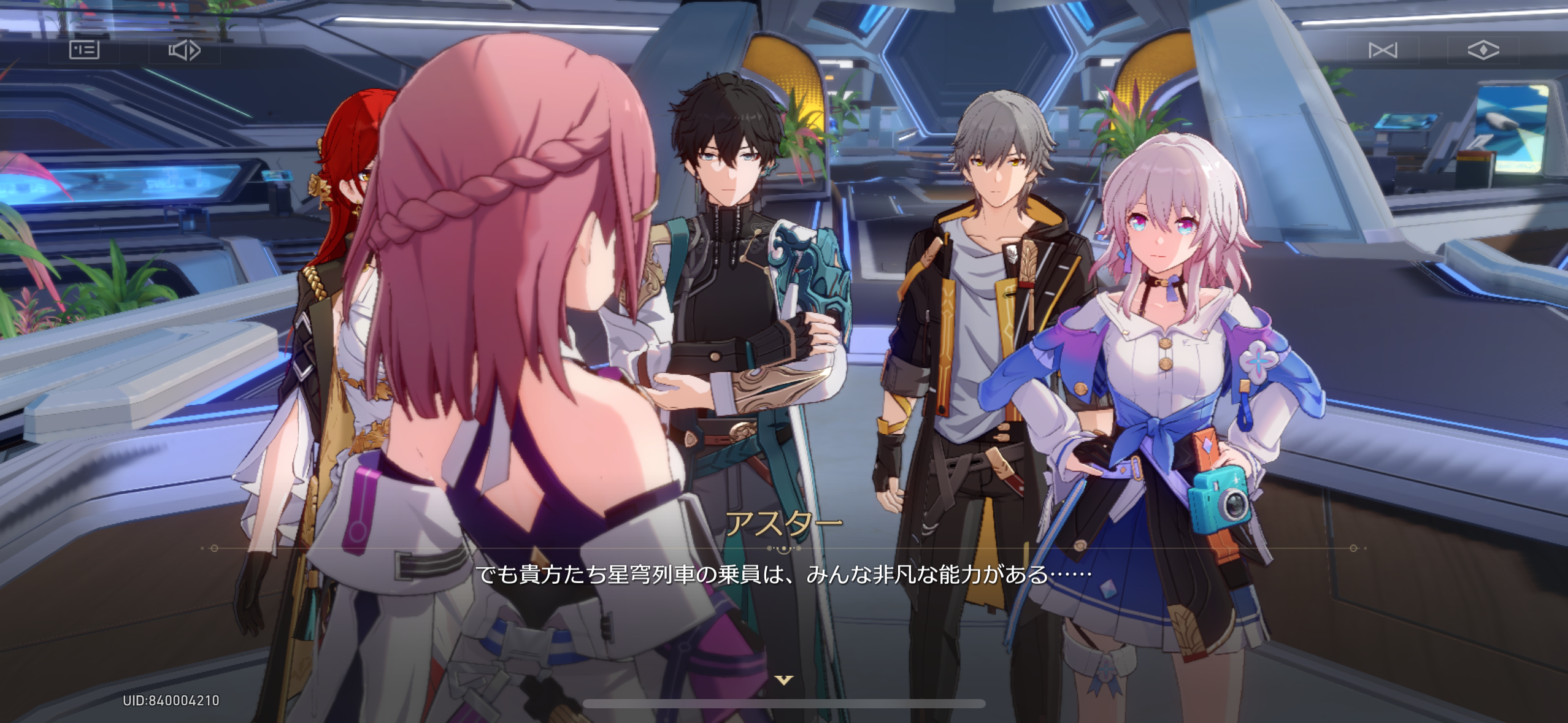Click the advance chevron below the dialogue

(784, 678)
